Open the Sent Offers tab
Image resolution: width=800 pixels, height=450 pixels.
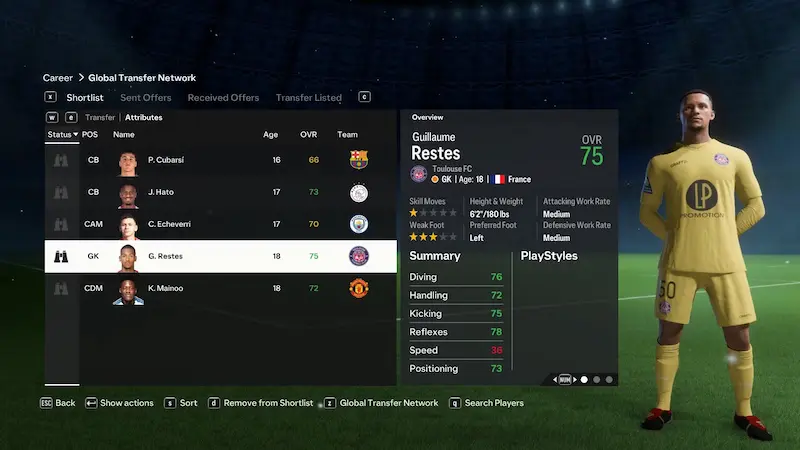tap(145, 98)
